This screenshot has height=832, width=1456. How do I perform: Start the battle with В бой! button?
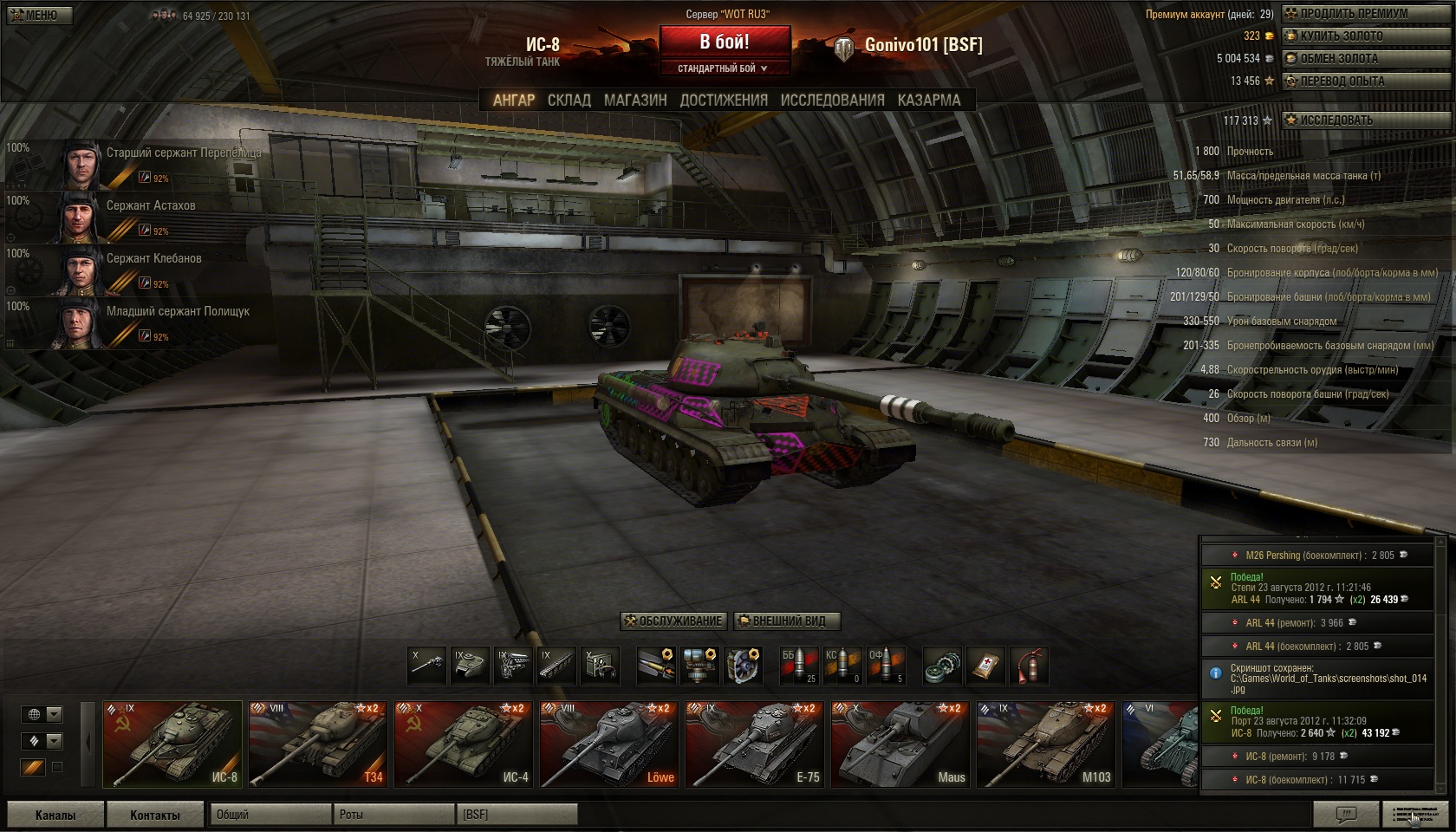pyautogui.click(x=725, y=42)
